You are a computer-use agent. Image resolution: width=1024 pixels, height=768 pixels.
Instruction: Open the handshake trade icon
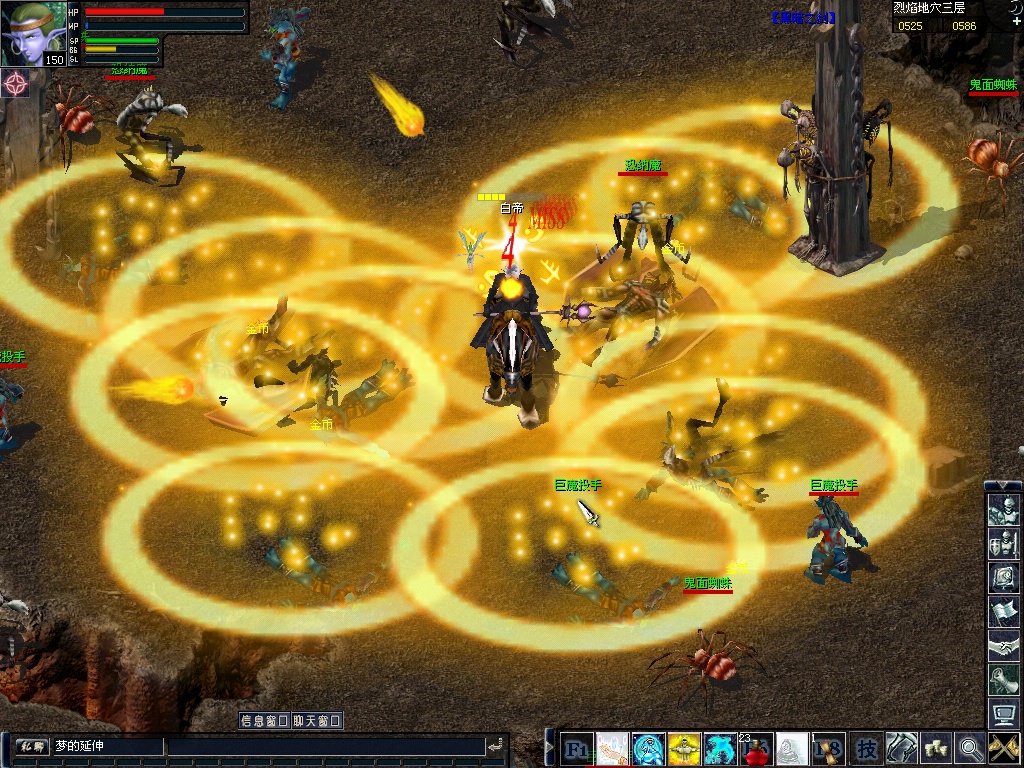click(1003, 645)
